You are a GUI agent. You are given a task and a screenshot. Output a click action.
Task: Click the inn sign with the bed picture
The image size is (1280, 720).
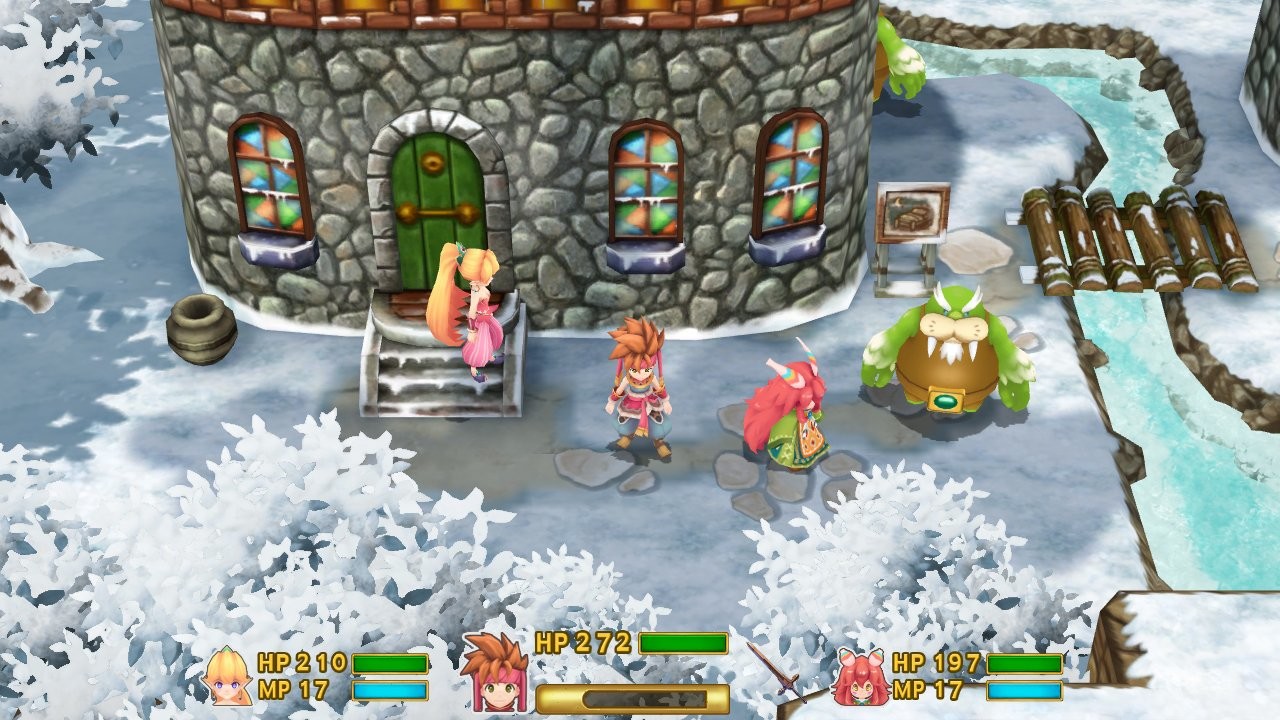(913, 212)
